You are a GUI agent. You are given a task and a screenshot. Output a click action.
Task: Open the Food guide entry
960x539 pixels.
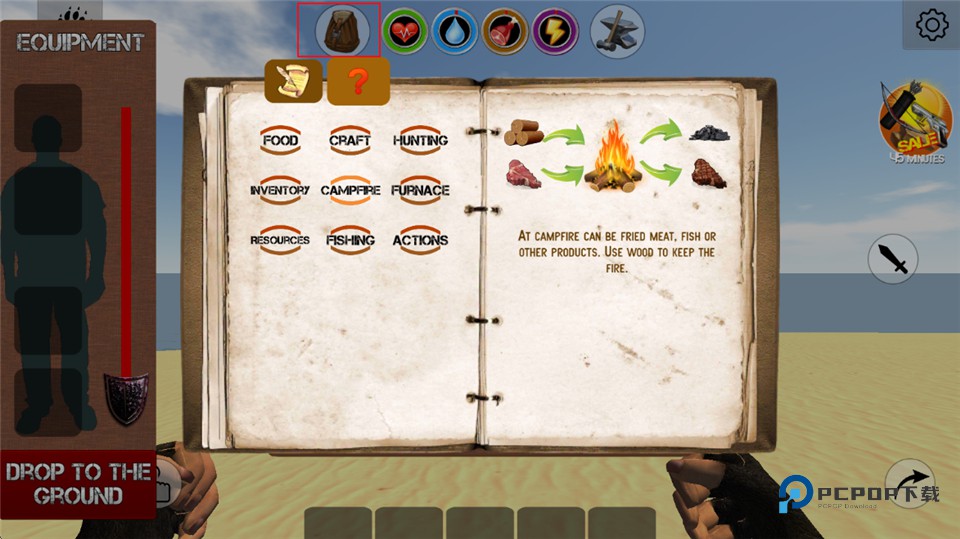(x=280, y=141)
